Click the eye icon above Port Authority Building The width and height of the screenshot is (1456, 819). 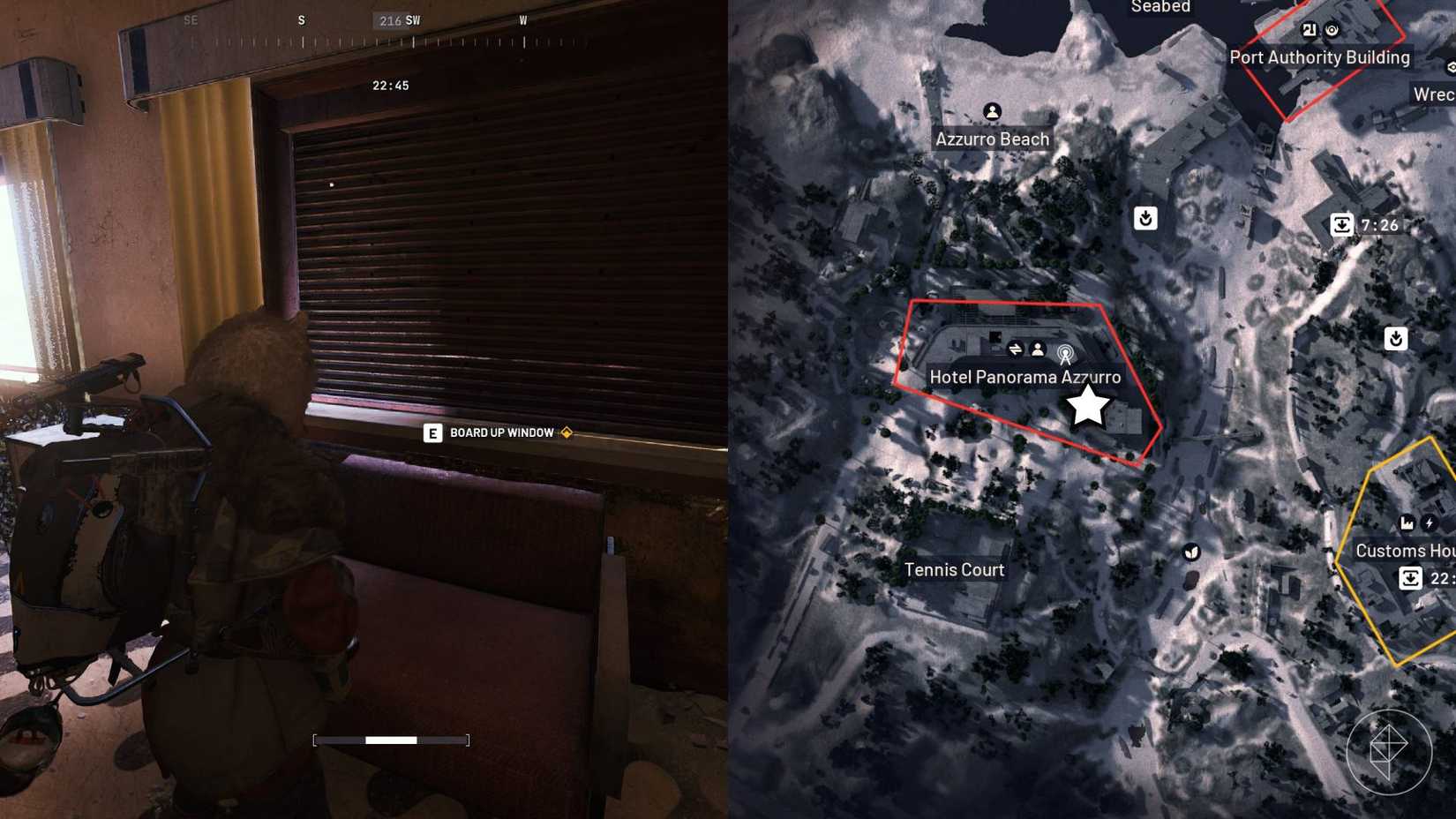tap(1333, 29)
